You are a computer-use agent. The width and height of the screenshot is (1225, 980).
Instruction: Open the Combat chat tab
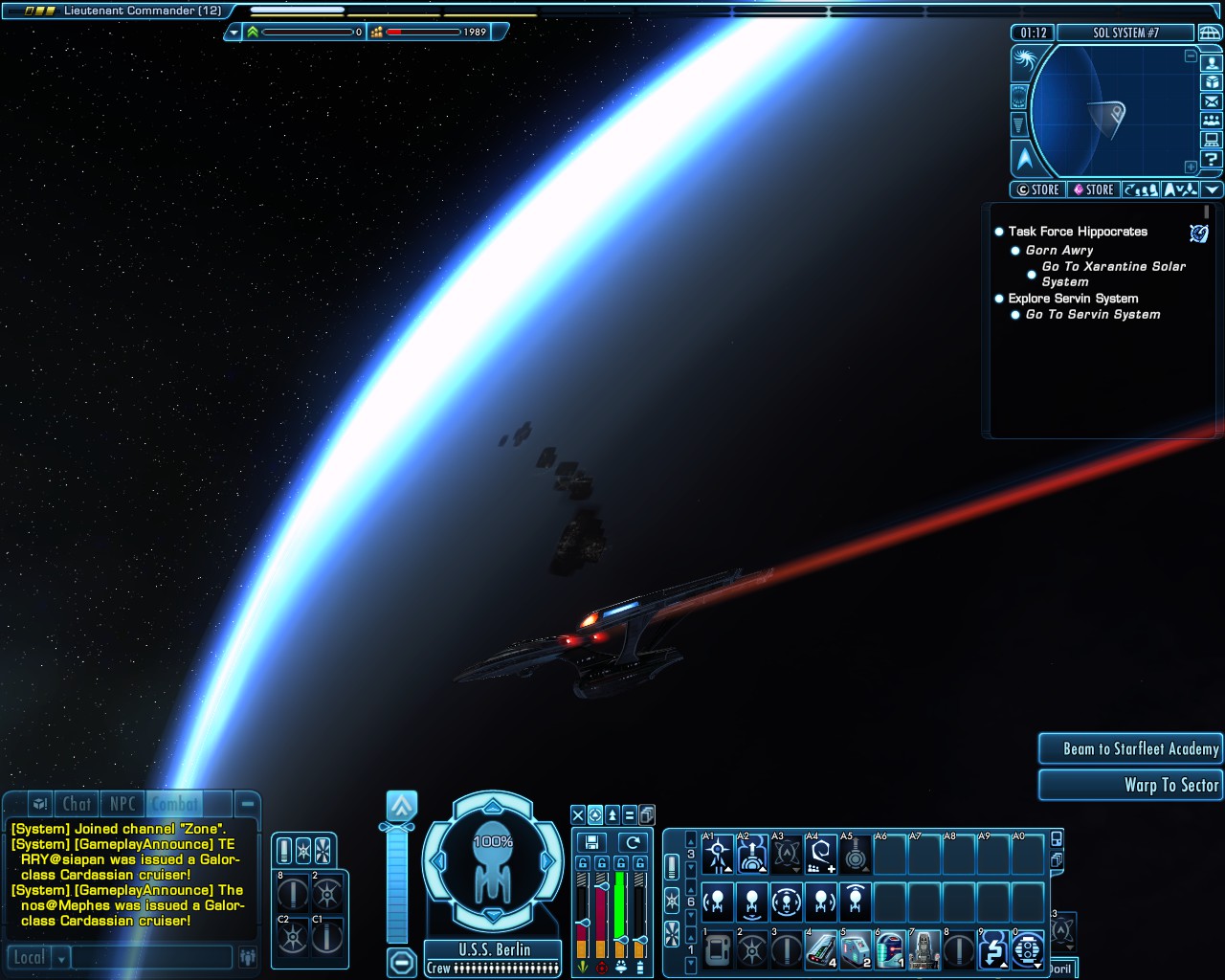click(x=175, y=804)
